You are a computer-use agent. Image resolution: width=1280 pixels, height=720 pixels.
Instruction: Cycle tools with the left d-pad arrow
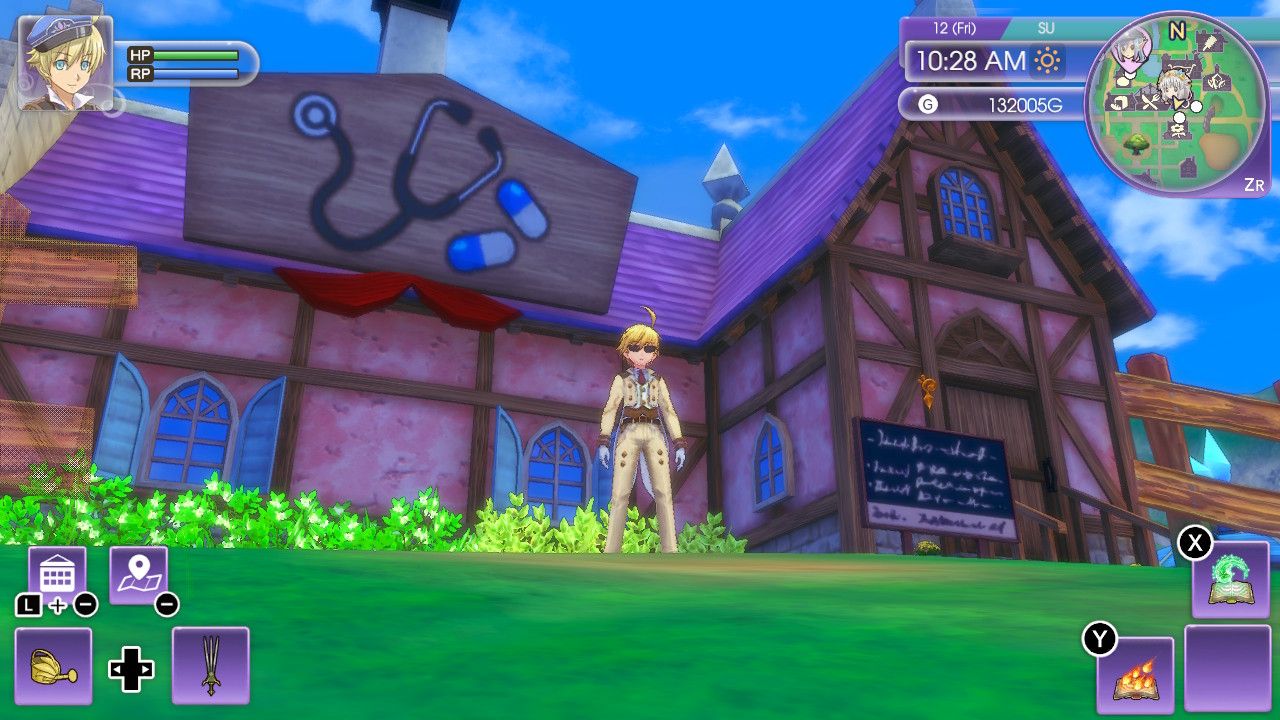coord(119,670)
